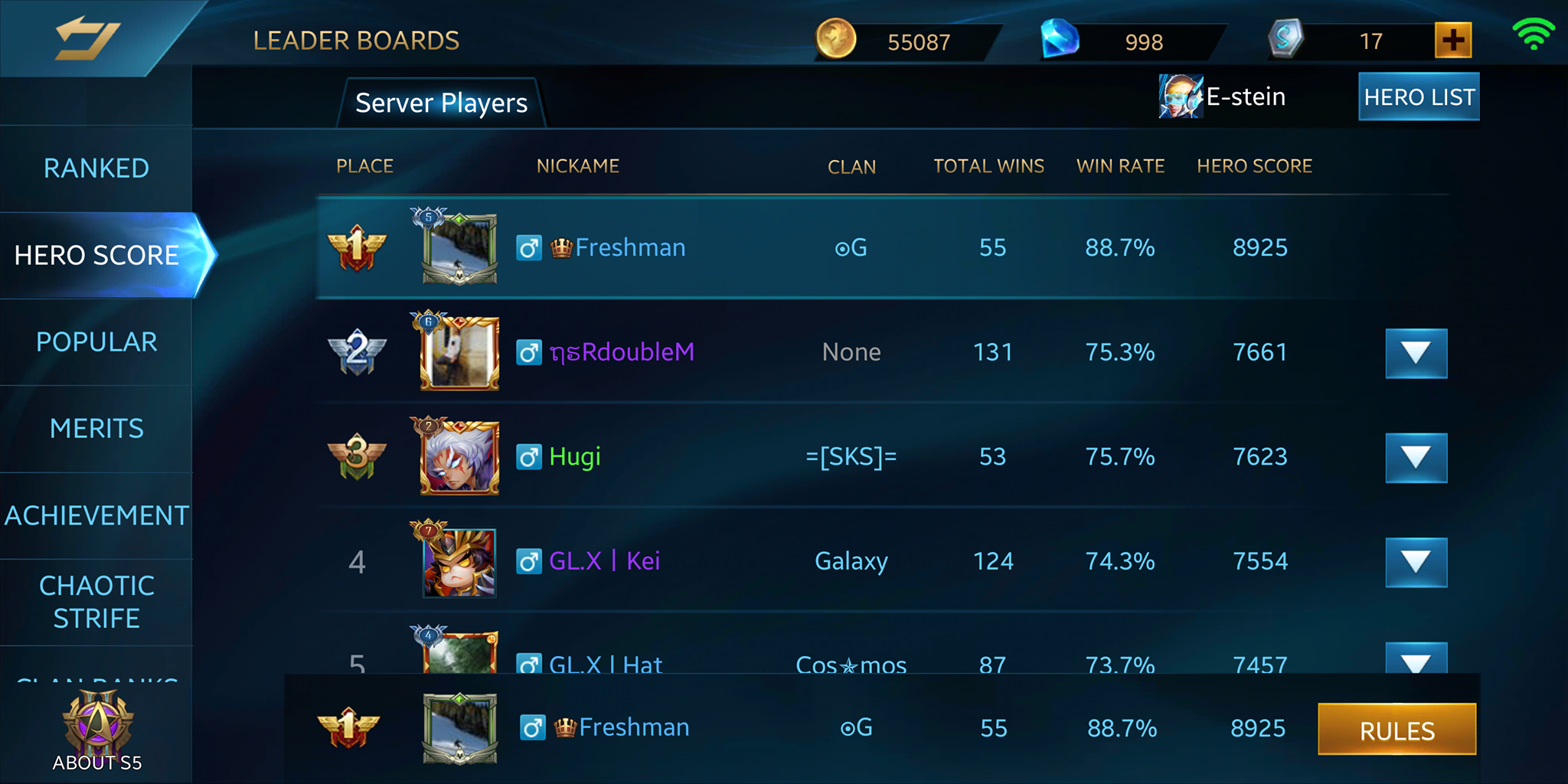The width and height of the screenshot is (1568, 784).
Task: Select the POPULAR leaderboard category
Action: click(96, 341)
